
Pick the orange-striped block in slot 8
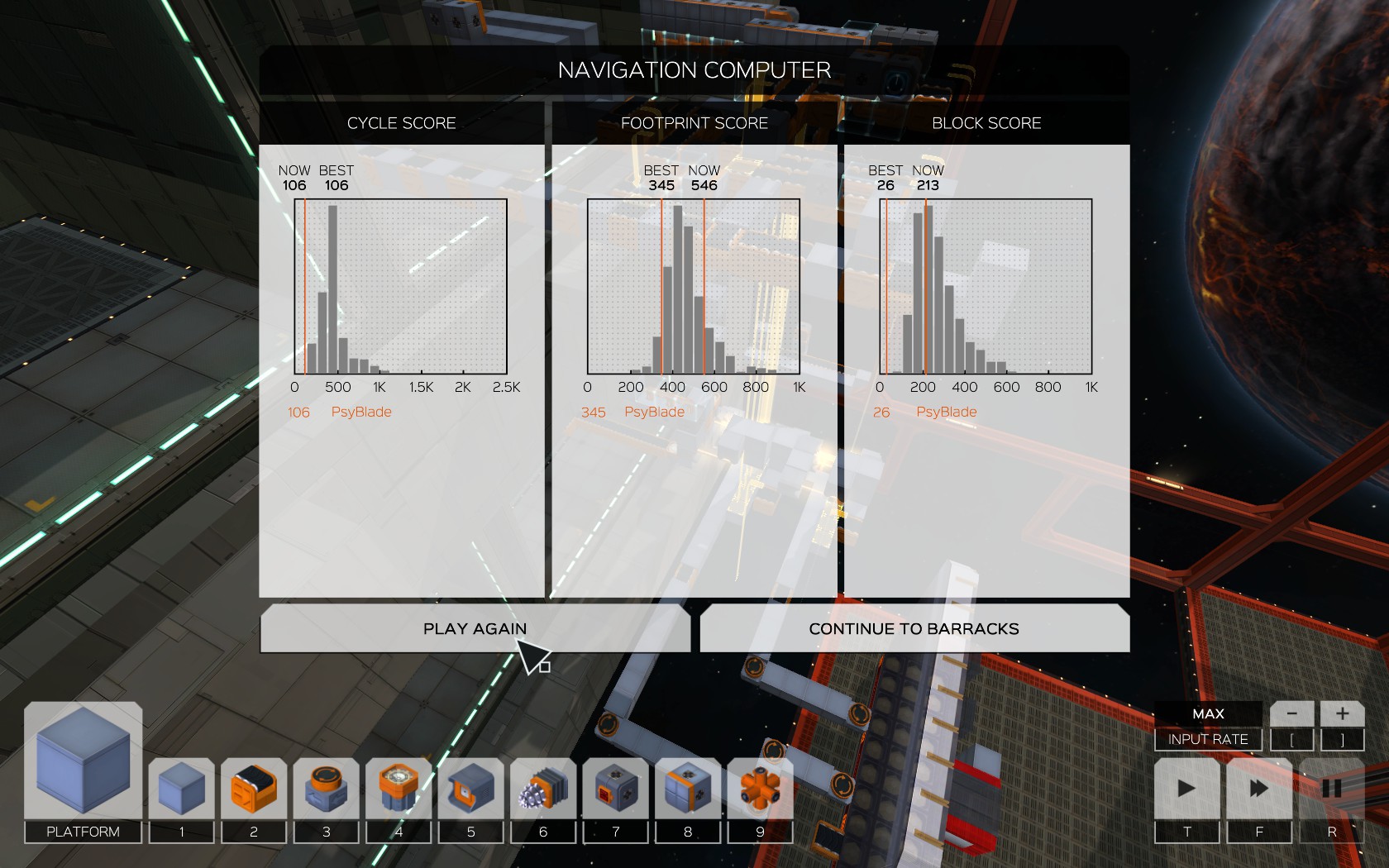click(688, 789)
